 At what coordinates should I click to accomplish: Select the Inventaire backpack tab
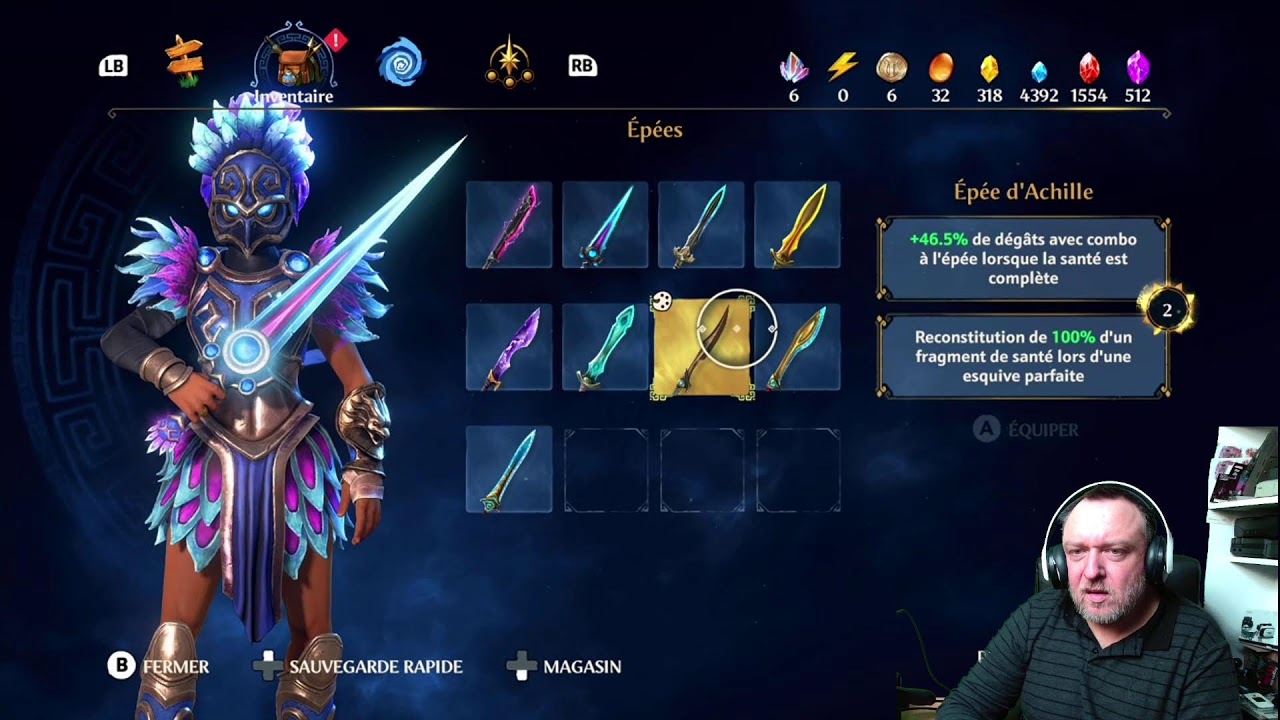pyautogui.click(x=294, y=62)
